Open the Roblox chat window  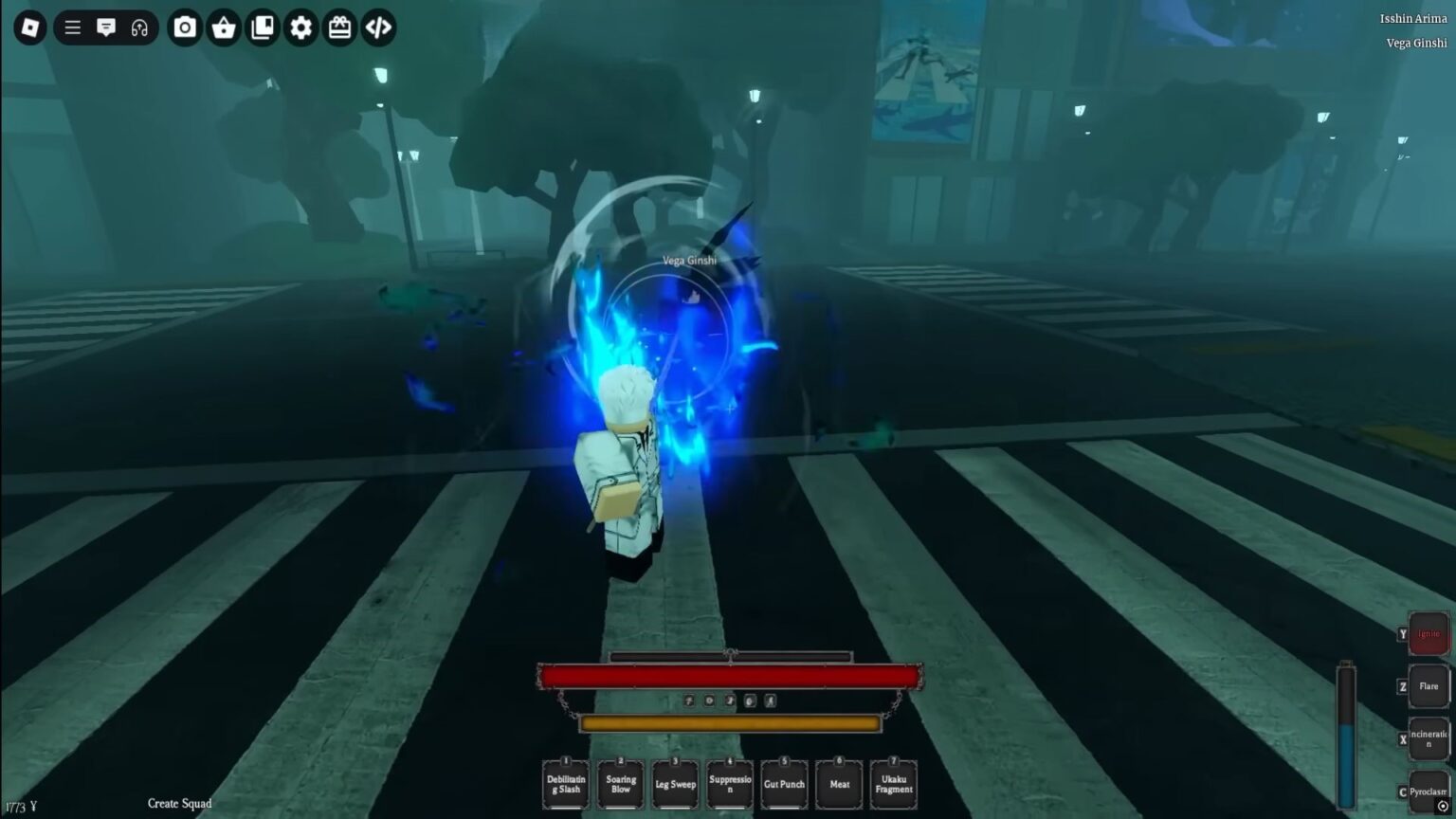[x=107, y=27]
